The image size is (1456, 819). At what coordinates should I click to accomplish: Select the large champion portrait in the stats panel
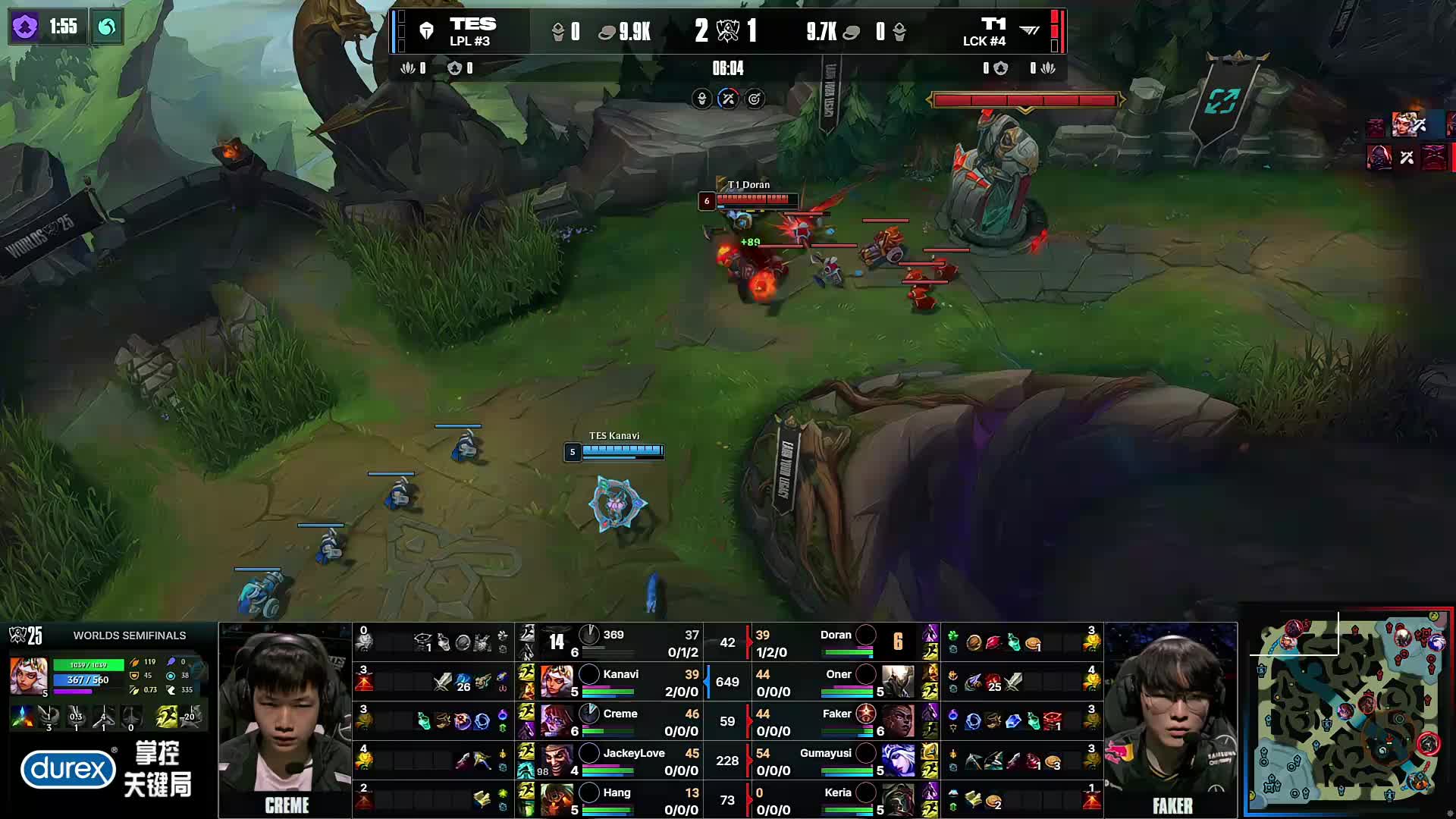coord(29,676)
